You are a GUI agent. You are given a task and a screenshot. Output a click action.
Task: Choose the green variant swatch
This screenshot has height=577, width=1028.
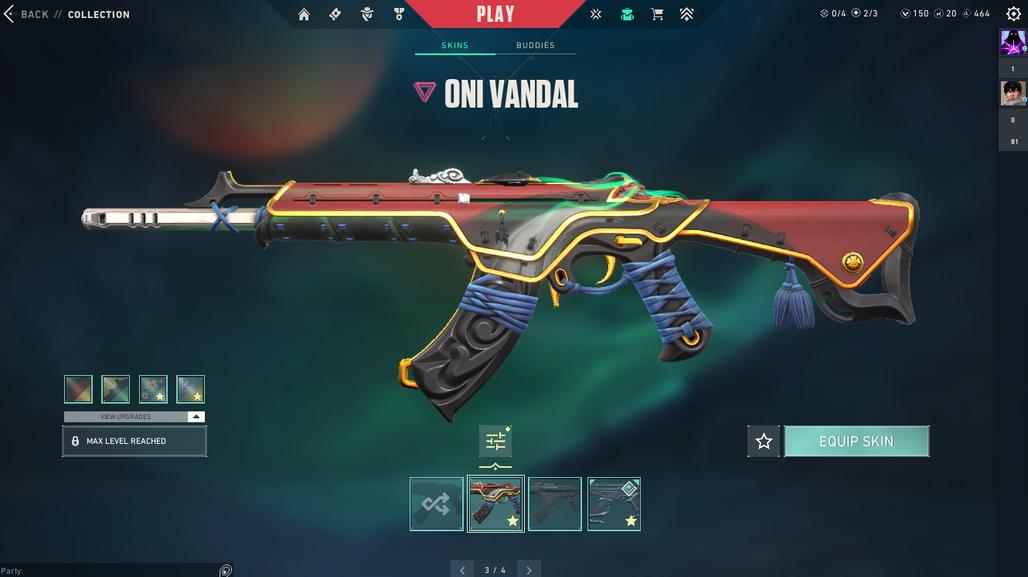(116, 389)
